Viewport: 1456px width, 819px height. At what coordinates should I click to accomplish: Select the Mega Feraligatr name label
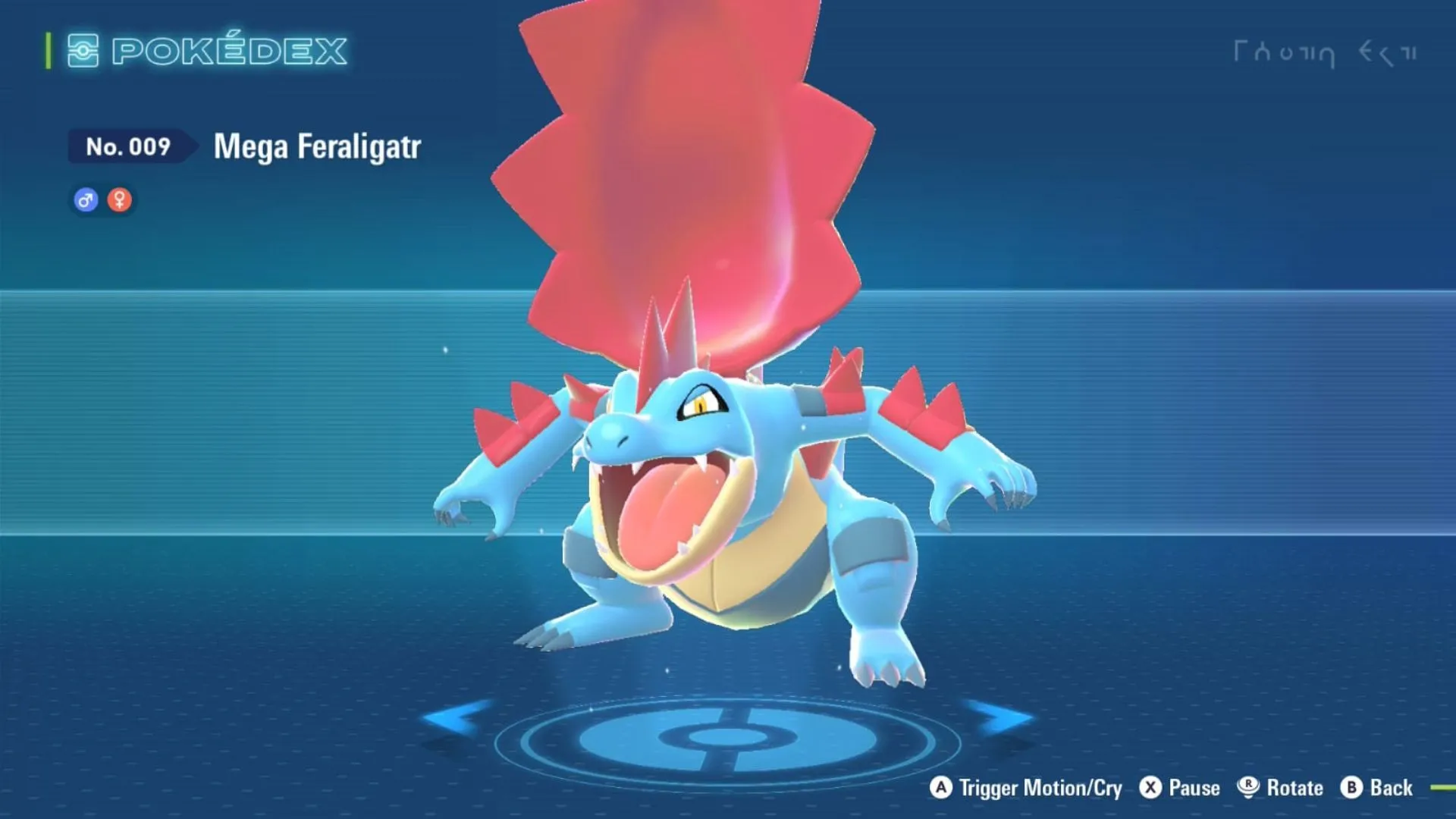click(x=316, y=147)
